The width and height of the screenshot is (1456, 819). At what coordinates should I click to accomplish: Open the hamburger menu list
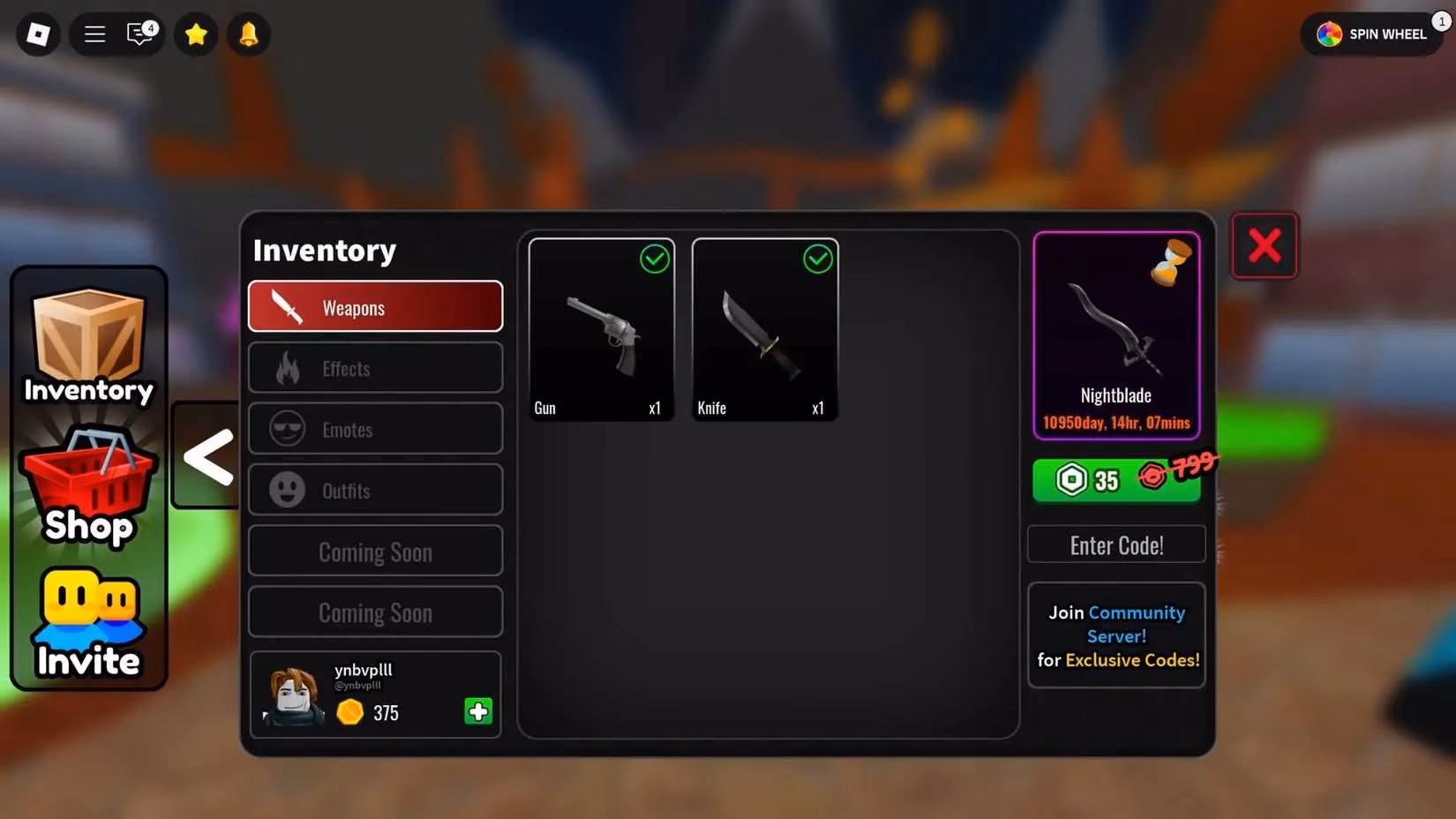tap(94, 34)
